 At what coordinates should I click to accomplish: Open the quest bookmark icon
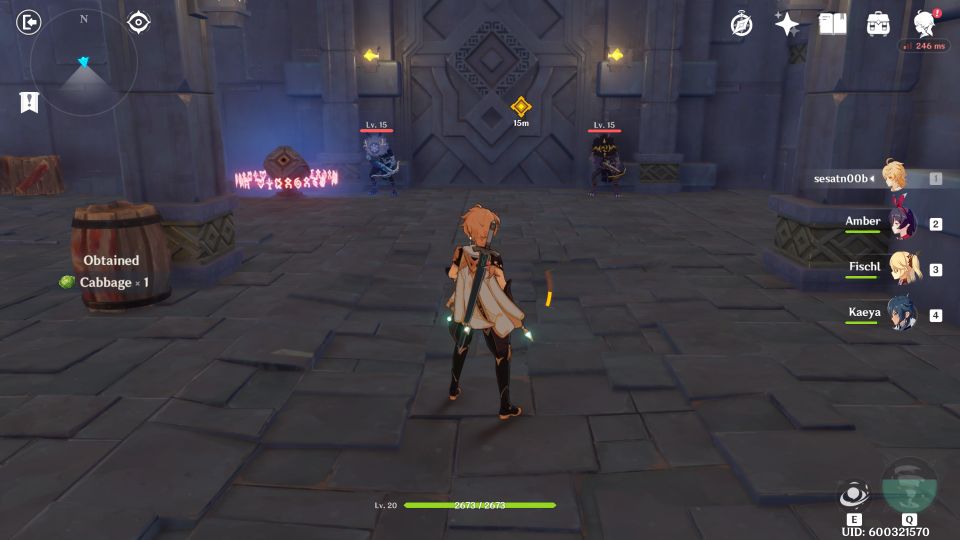29,102
